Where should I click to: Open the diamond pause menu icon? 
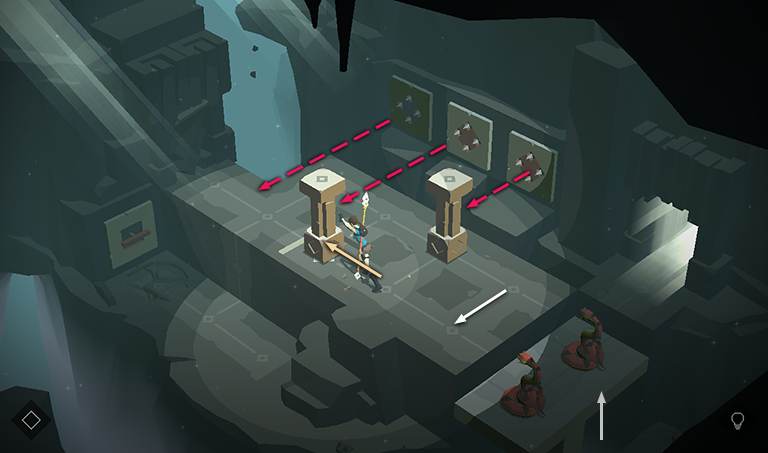click(31, 420)
